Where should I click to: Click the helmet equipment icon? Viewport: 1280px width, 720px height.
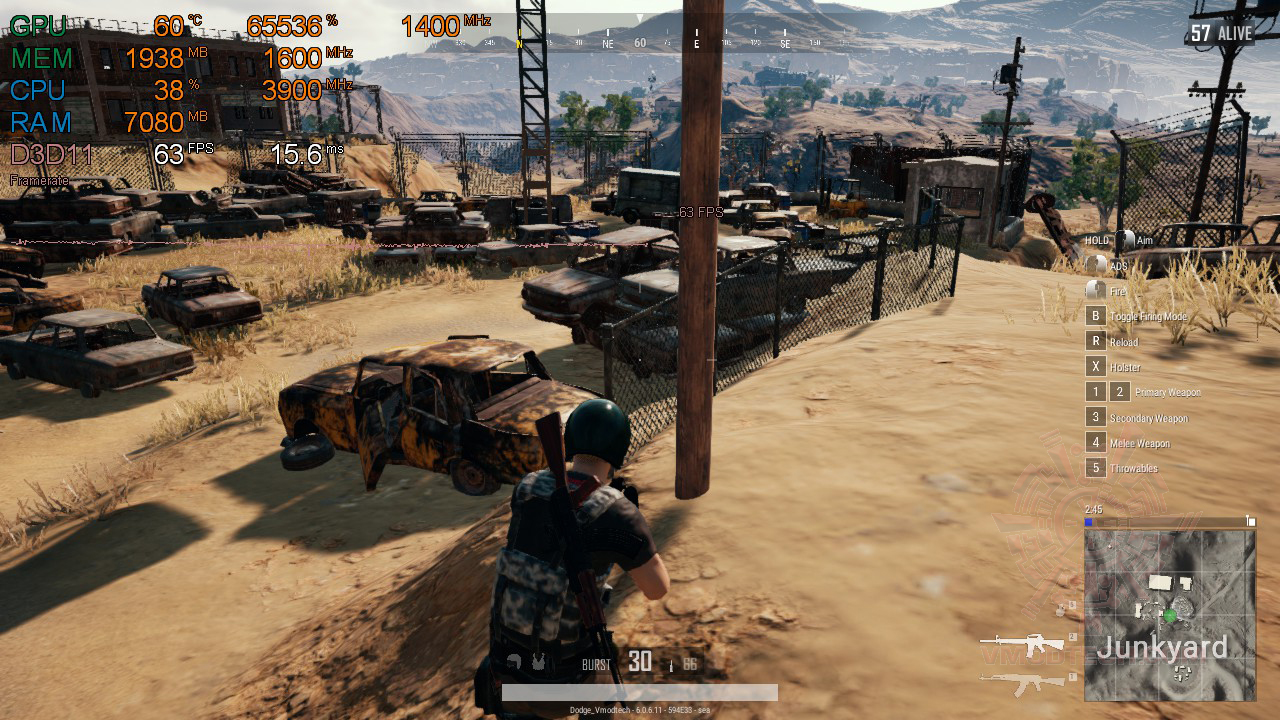tap(514, 662)
